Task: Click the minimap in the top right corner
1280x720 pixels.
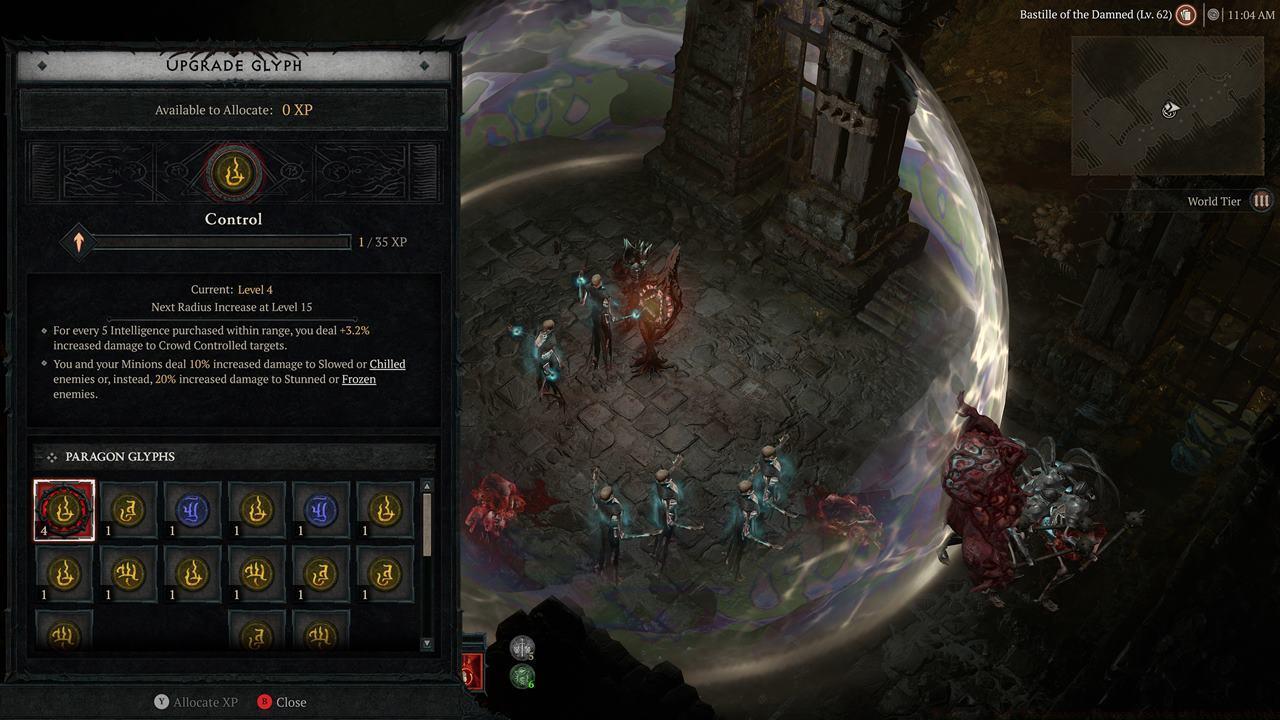Action: (1167, 105)
